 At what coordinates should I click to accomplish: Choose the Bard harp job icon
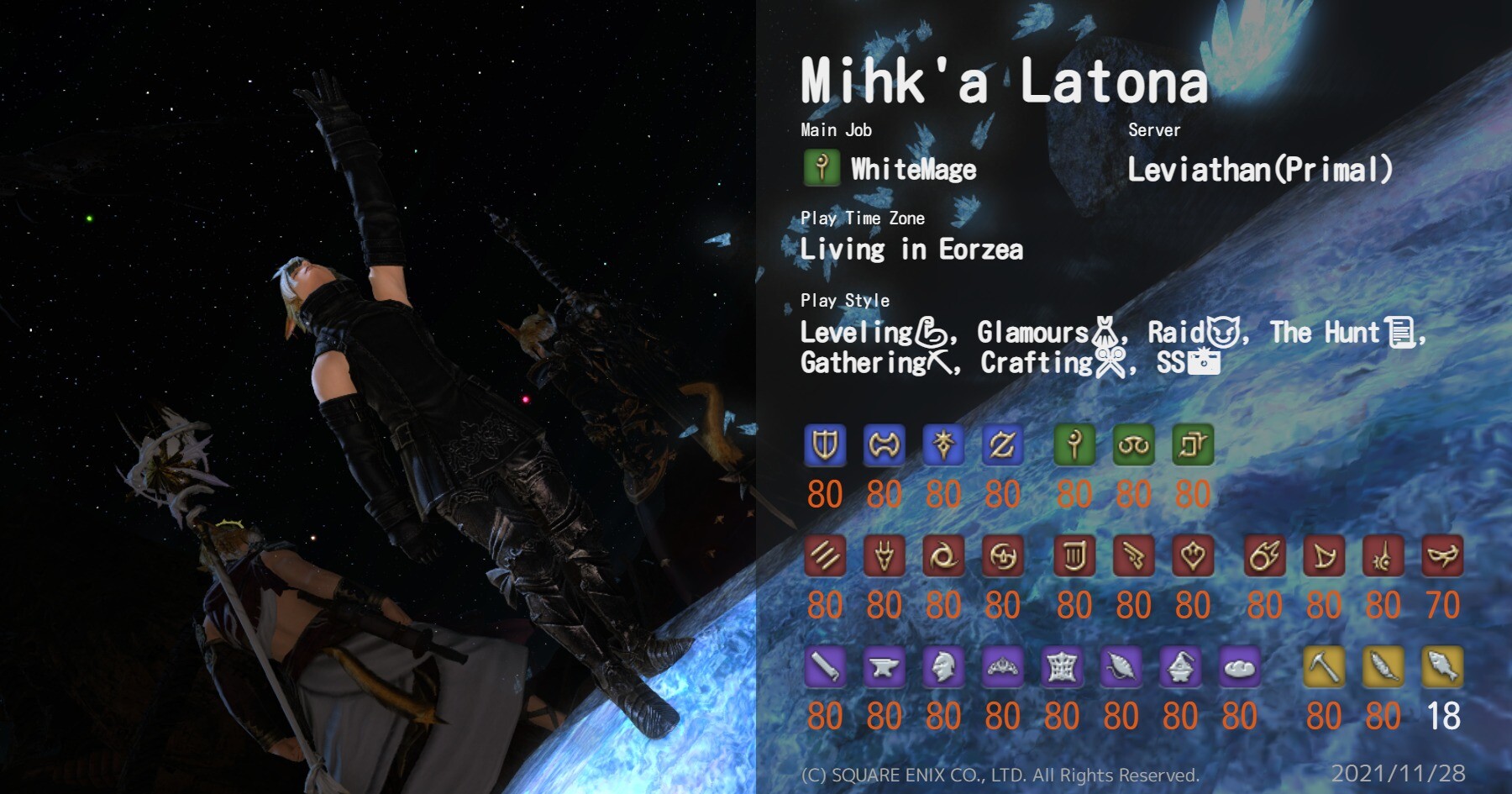1074,555
